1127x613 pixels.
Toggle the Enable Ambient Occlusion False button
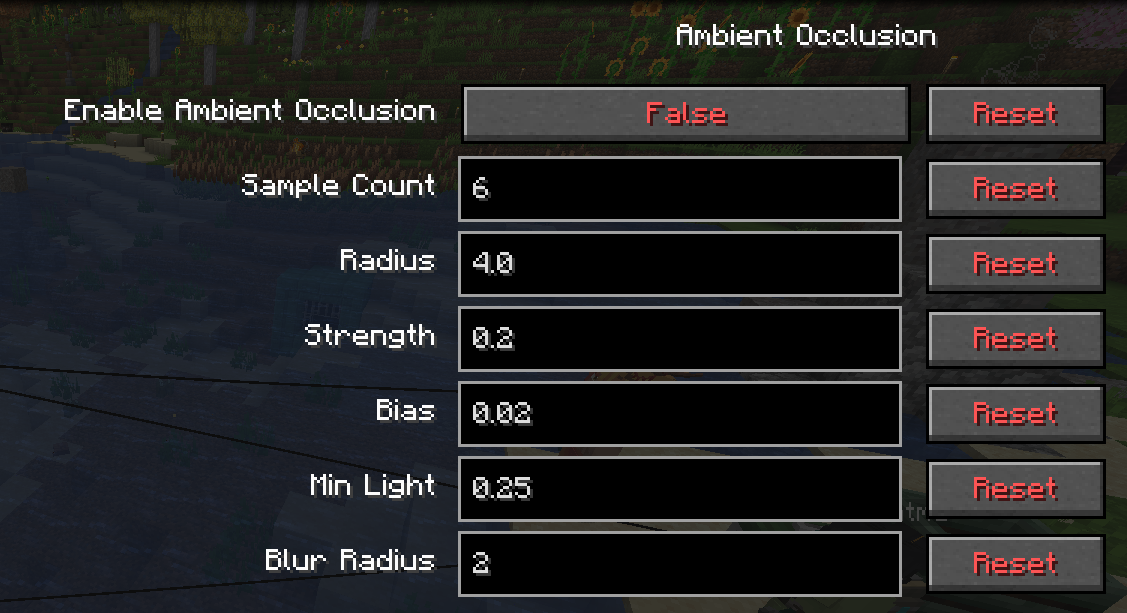[685, 114]
